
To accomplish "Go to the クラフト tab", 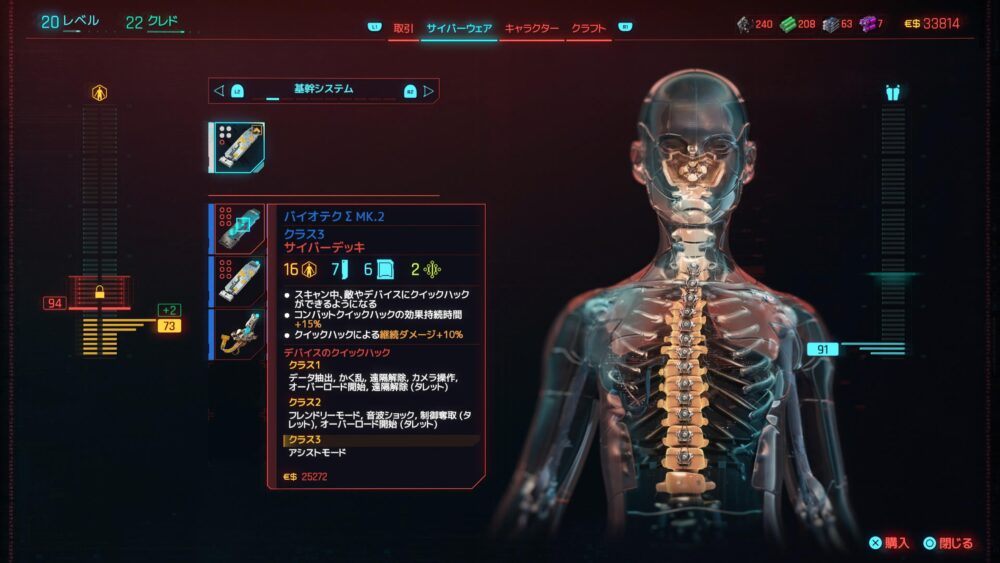I will pos(589,29).
